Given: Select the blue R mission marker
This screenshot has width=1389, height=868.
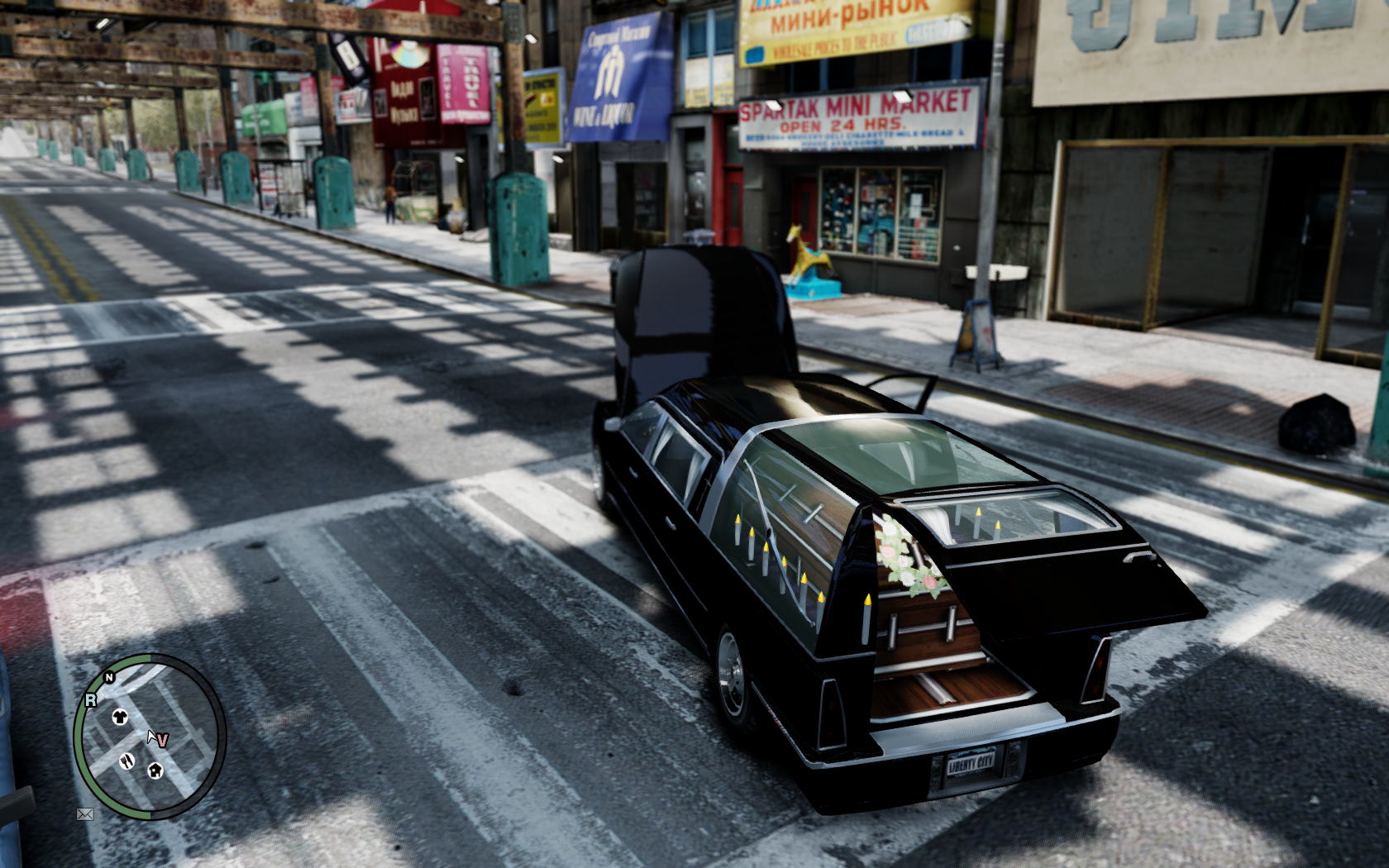Looking at the screenshot, I should coord(90,700).
